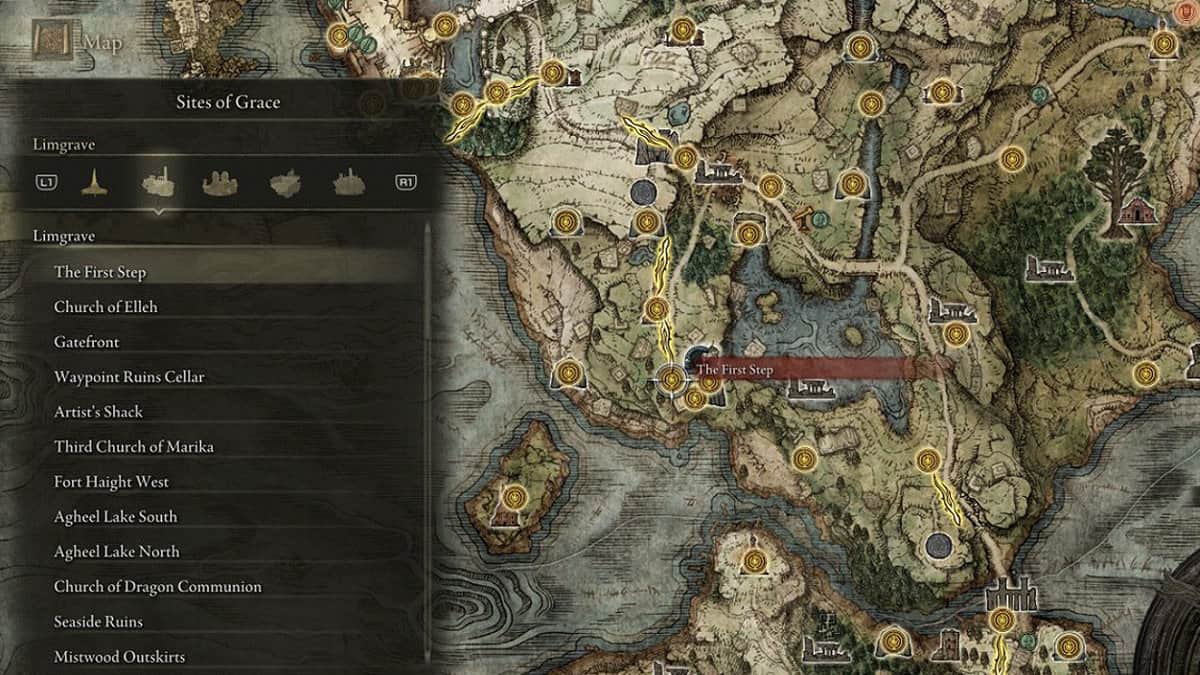This screenshot has height=675, width=1200.
Task: Choose Church of Elleh from the list
Action: (x=105, y=307)
